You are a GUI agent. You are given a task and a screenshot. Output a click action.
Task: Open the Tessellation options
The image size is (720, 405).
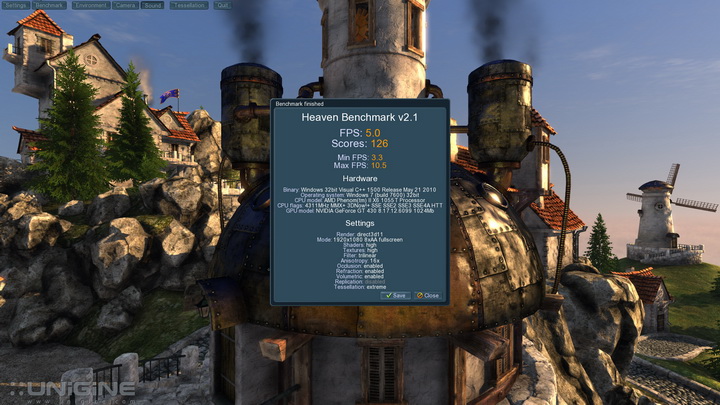pyautogui.click(x=187, y=5)
